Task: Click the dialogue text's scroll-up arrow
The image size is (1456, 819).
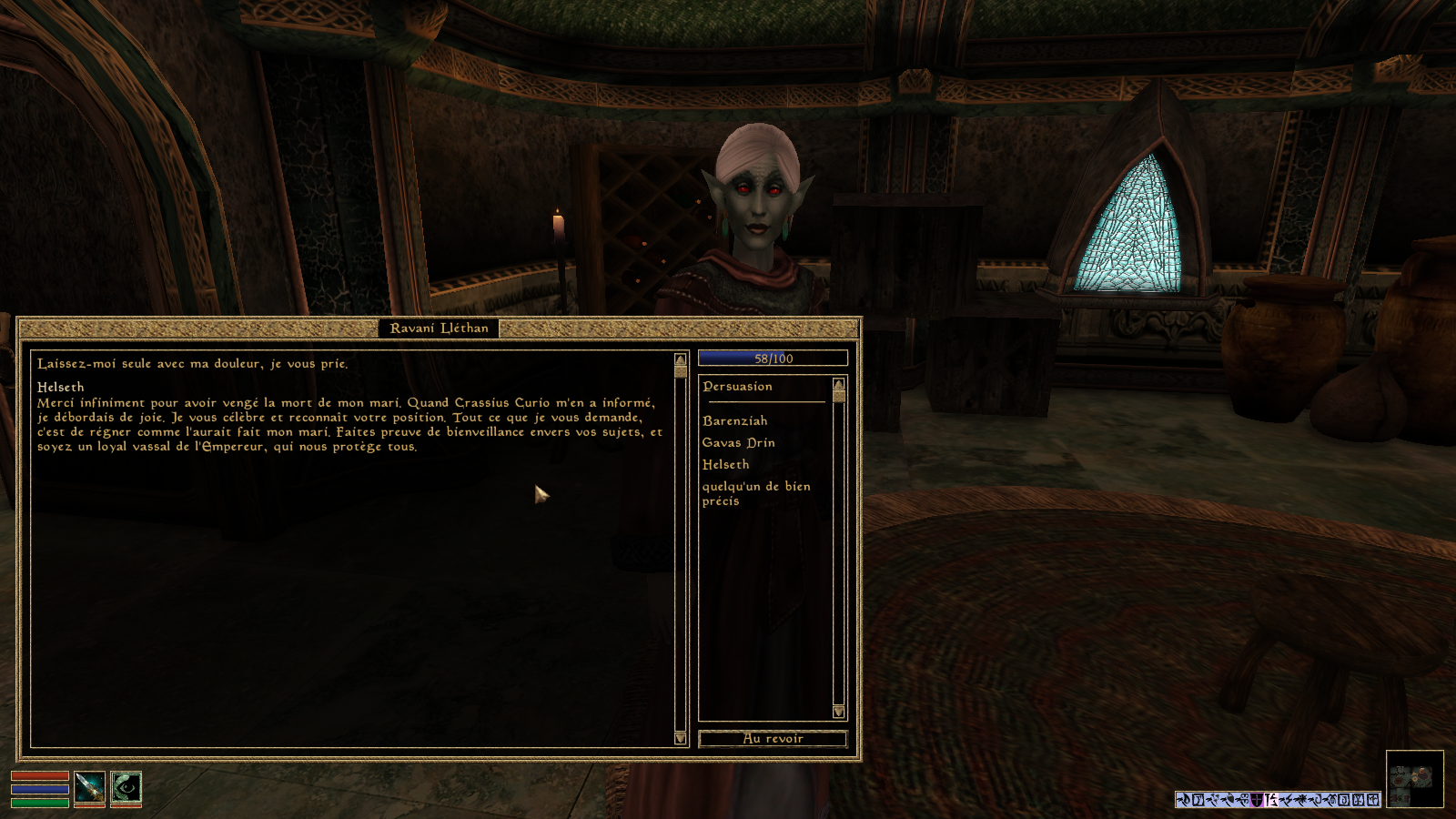Action: pos(680,360)
